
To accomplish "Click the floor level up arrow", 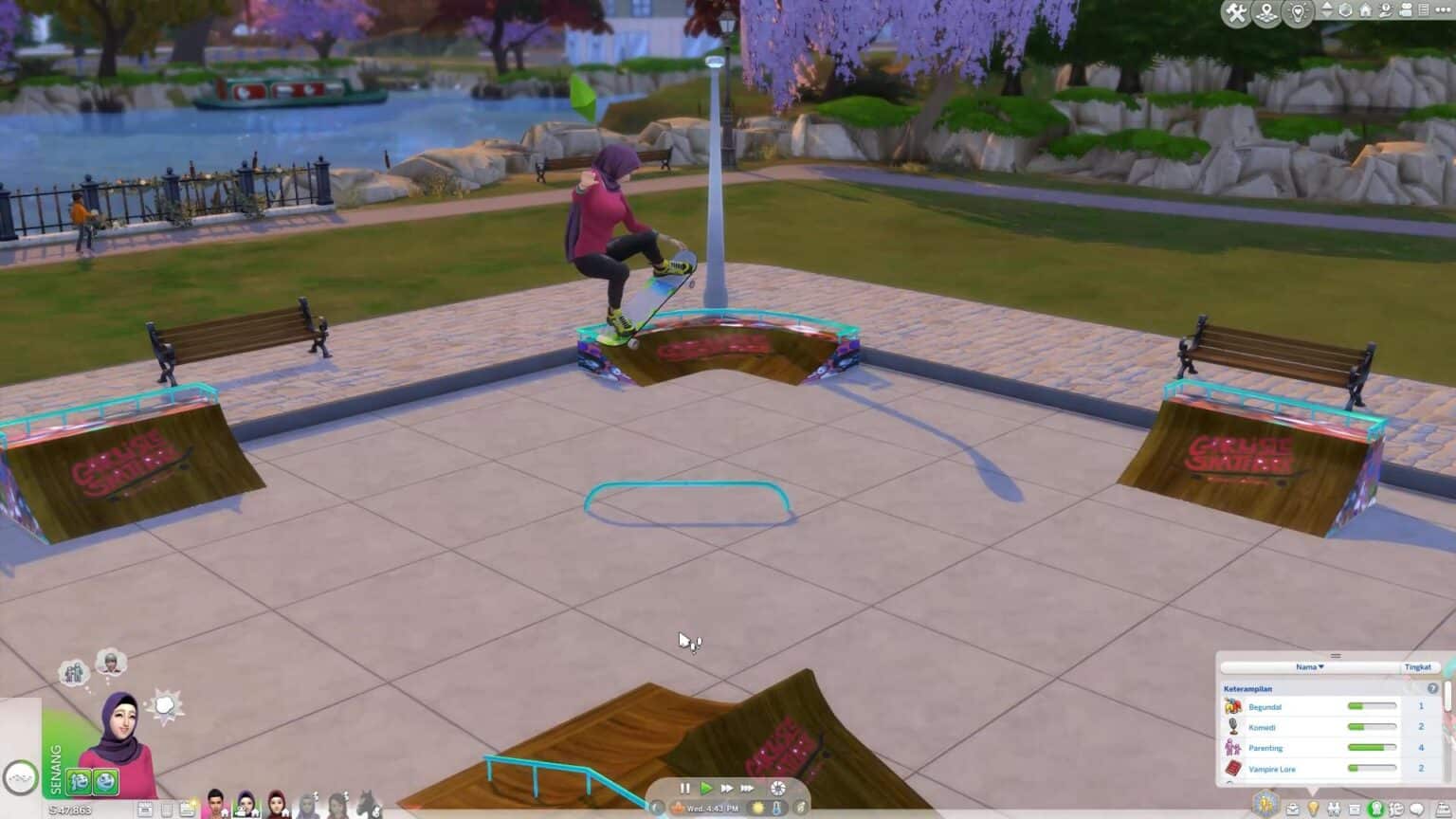I will pos(1328,7).
